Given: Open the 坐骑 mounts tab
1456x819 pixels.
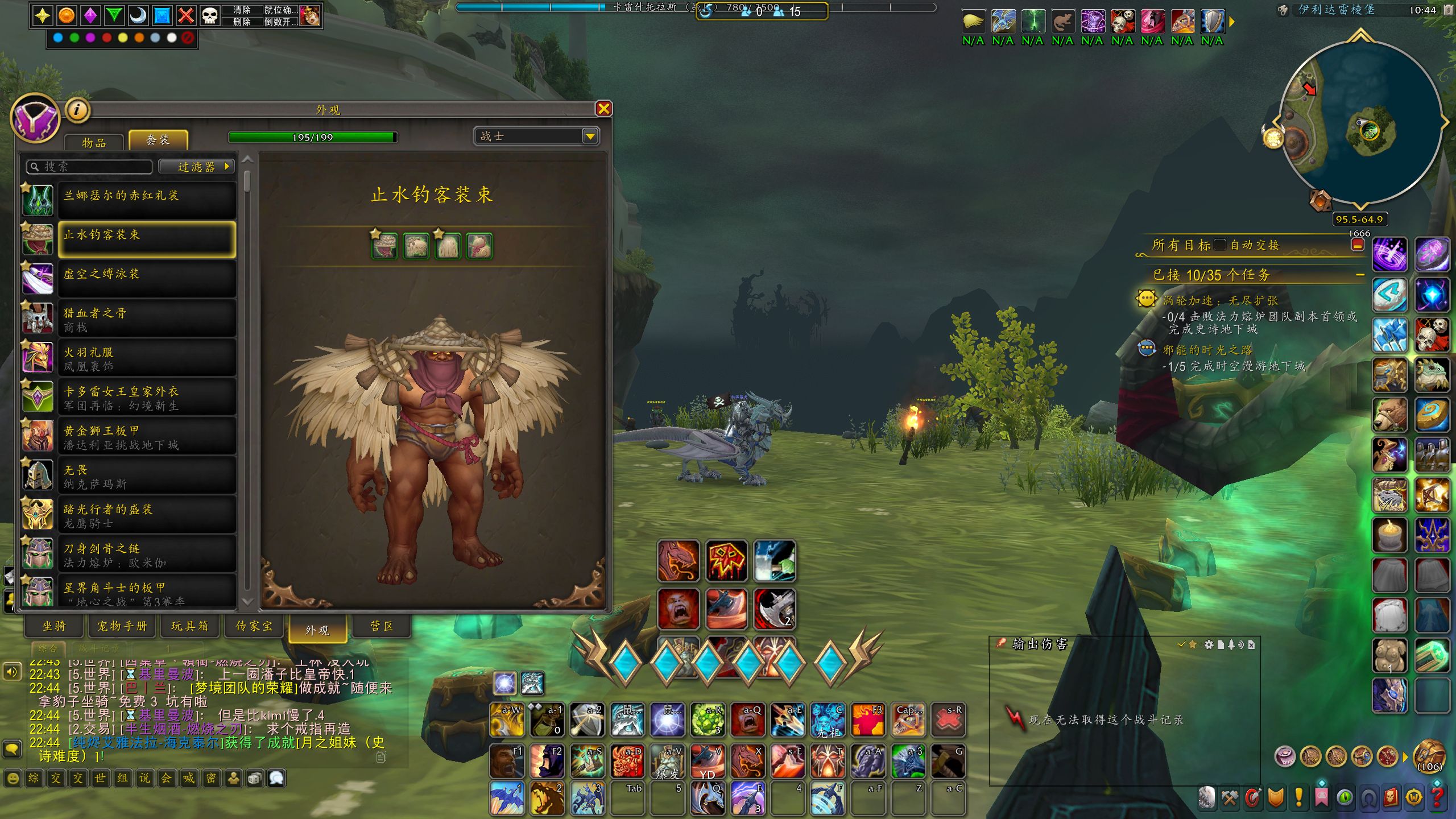Looking at the screenshot, I should (55, 626).
